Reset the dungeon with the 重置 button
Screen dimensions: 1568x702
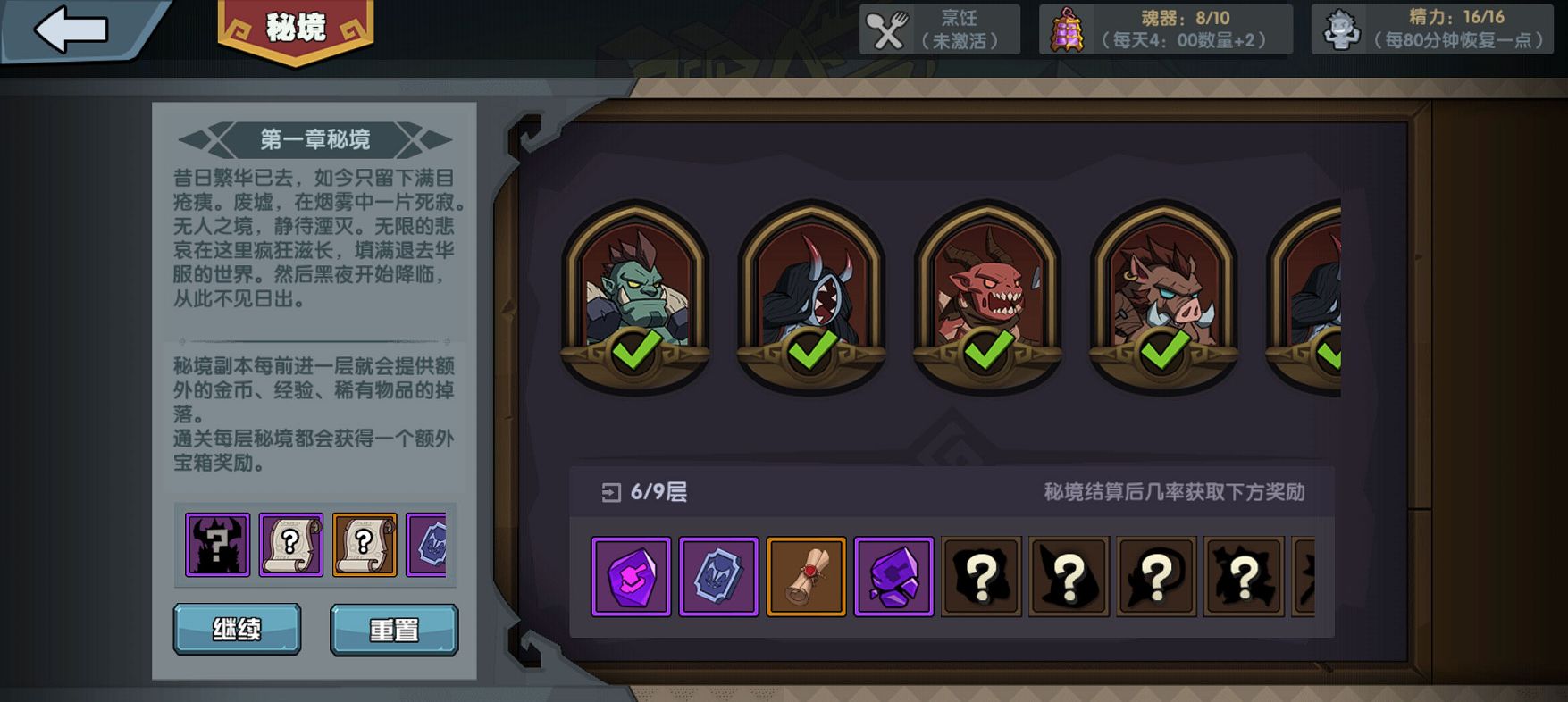tap(394, 630)
